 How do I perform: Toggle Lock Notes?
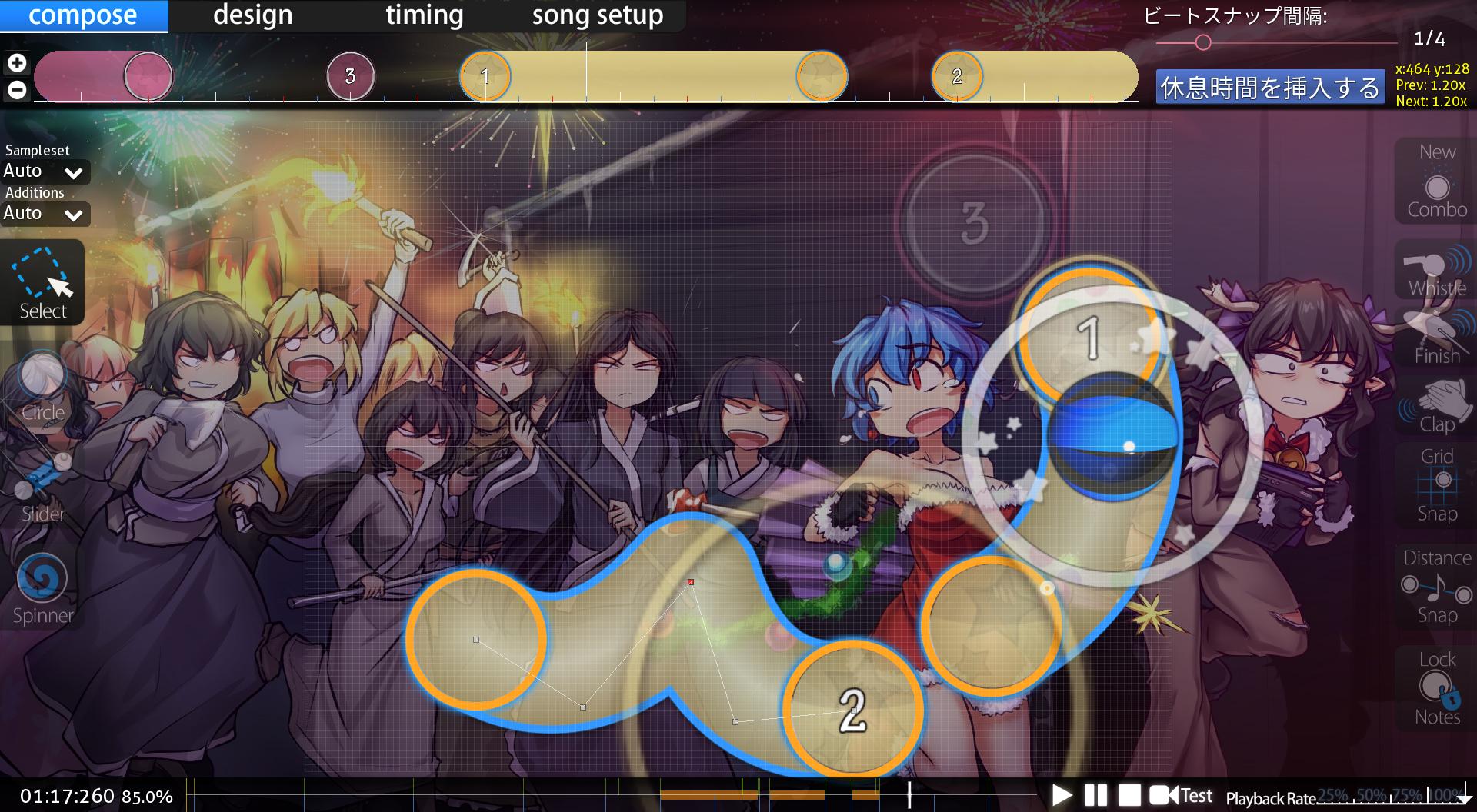[1436, 688]
